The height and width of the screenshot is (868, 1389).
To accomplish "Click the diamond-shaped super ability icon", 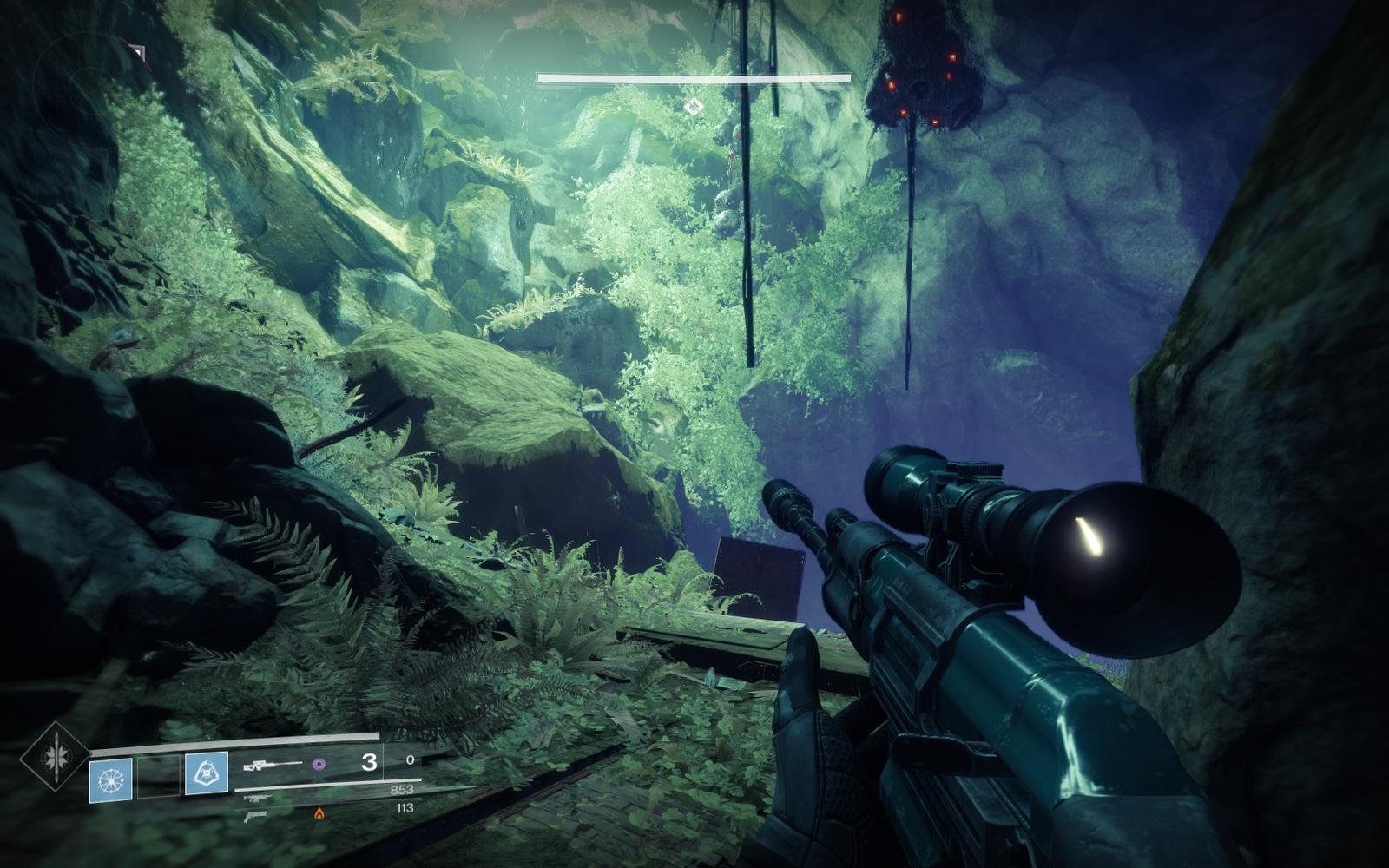I will tap(55, 756).
